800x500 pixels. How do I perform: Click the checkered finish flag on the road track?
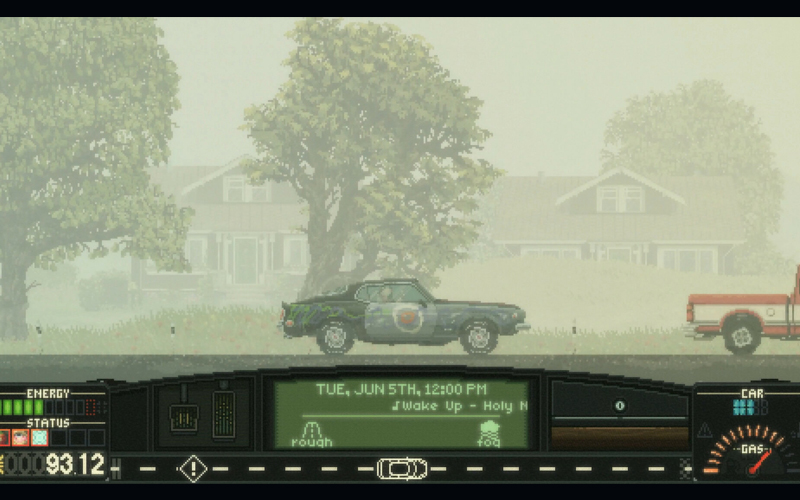click(686, 467)
